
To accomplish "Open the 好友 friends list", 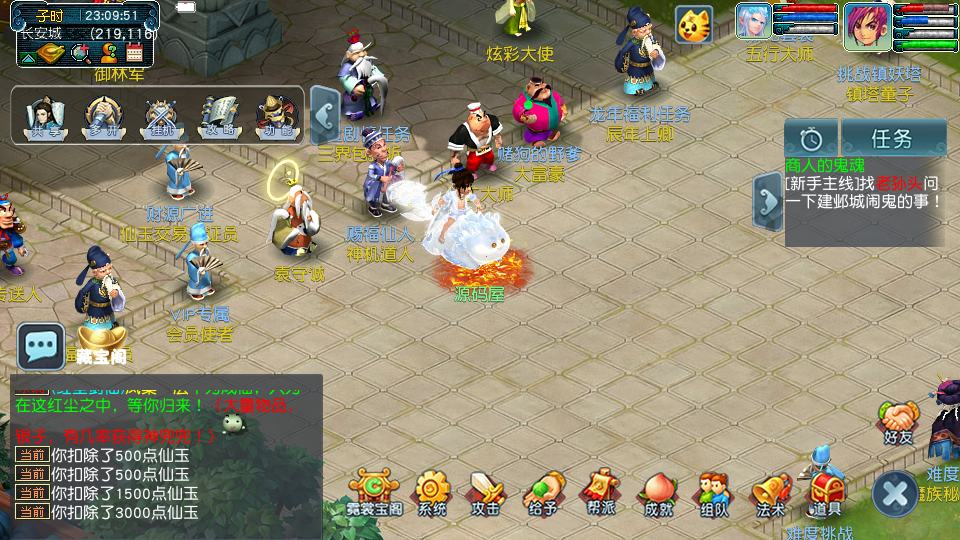I will tap(899, 419).
